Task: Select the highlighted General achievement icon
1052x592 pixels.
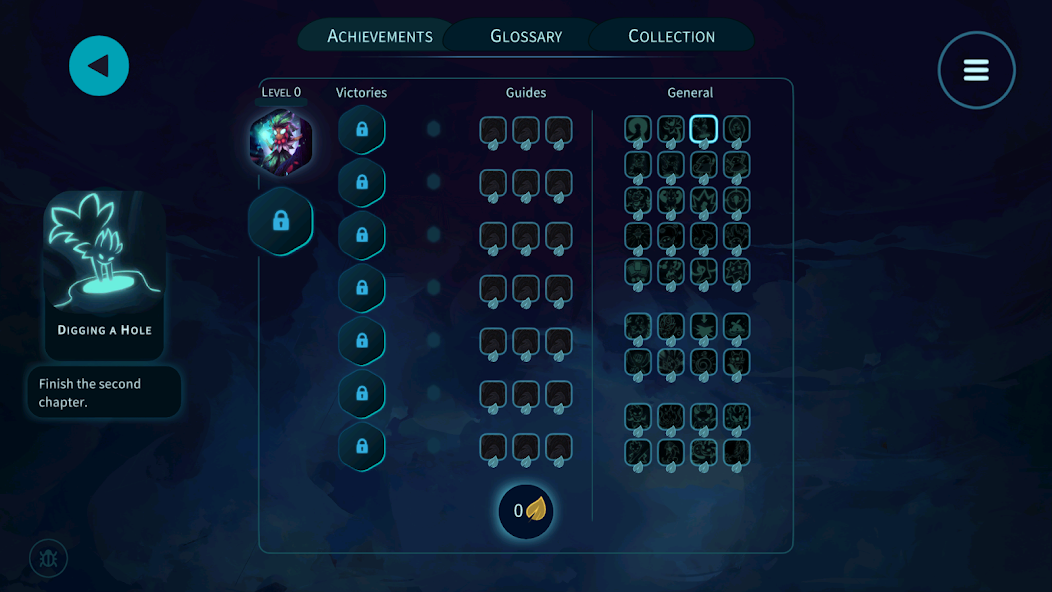Action: (704, 129)
